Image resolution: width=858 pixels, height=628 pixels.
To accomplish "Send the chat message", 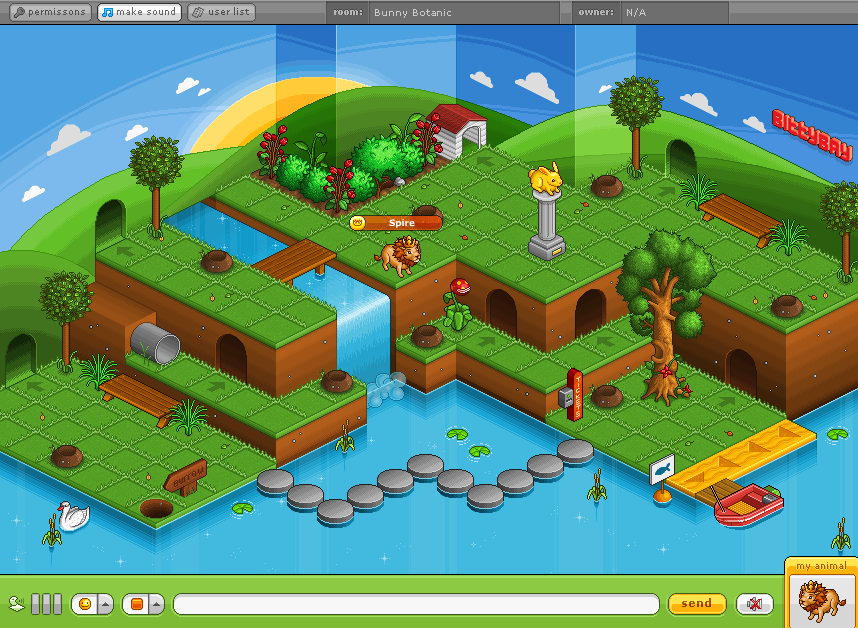I will tap(696, 603).
